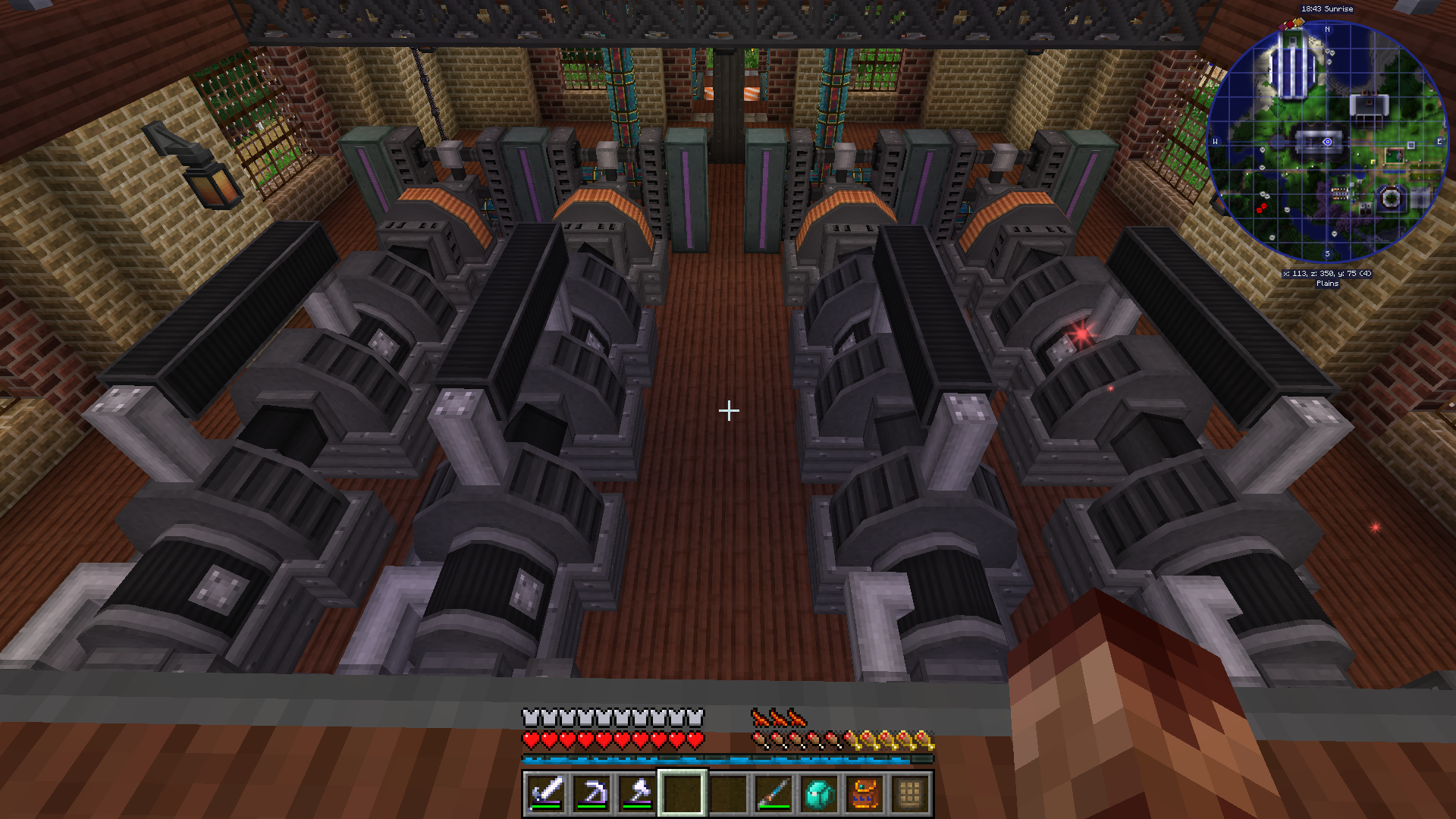
Task: Pick the cyan backpack hotbar slot
Action: 819,794
